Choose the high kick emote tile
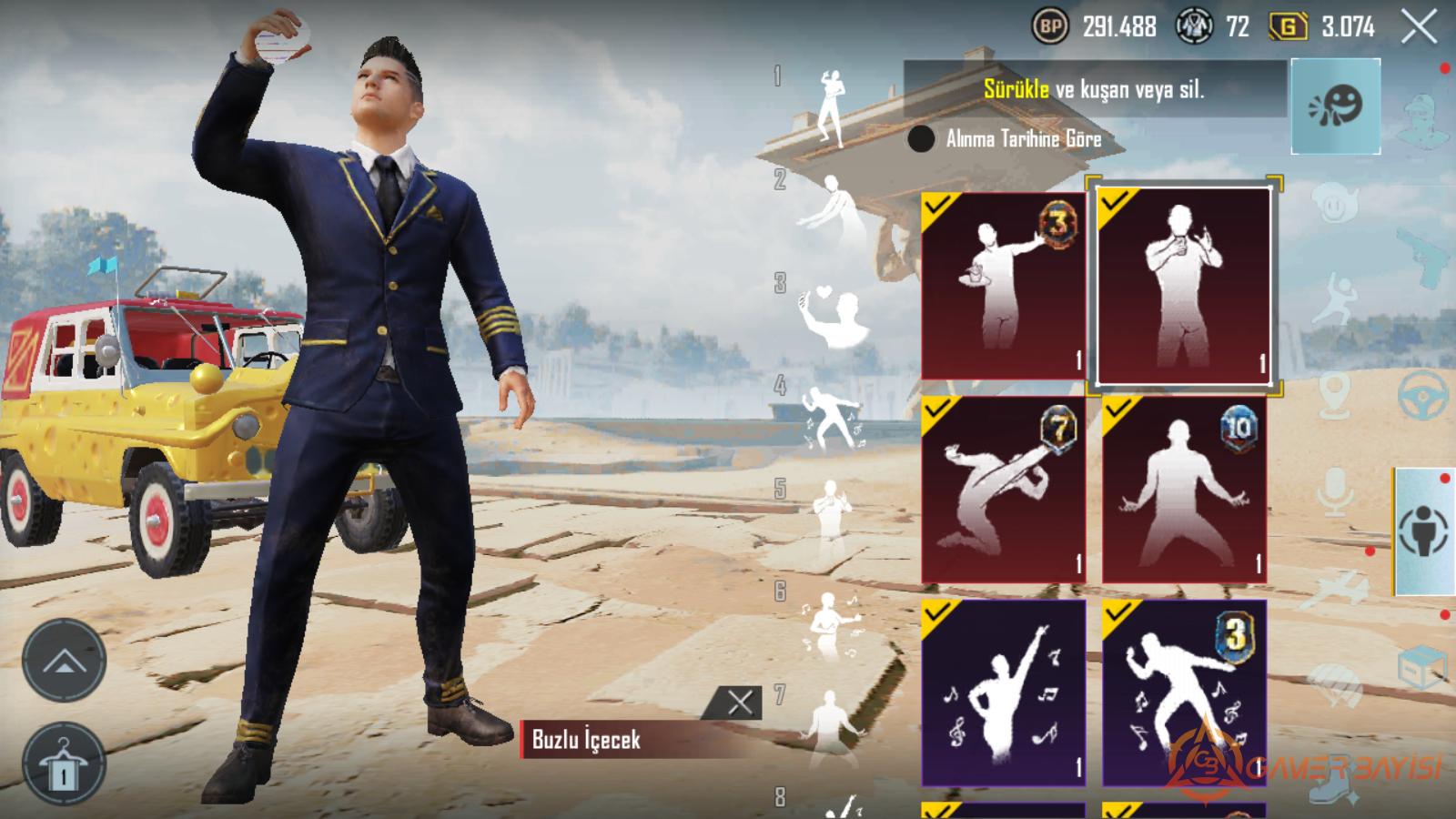The width and height of the screenshot is (1456, 819). pos(1003,490)
